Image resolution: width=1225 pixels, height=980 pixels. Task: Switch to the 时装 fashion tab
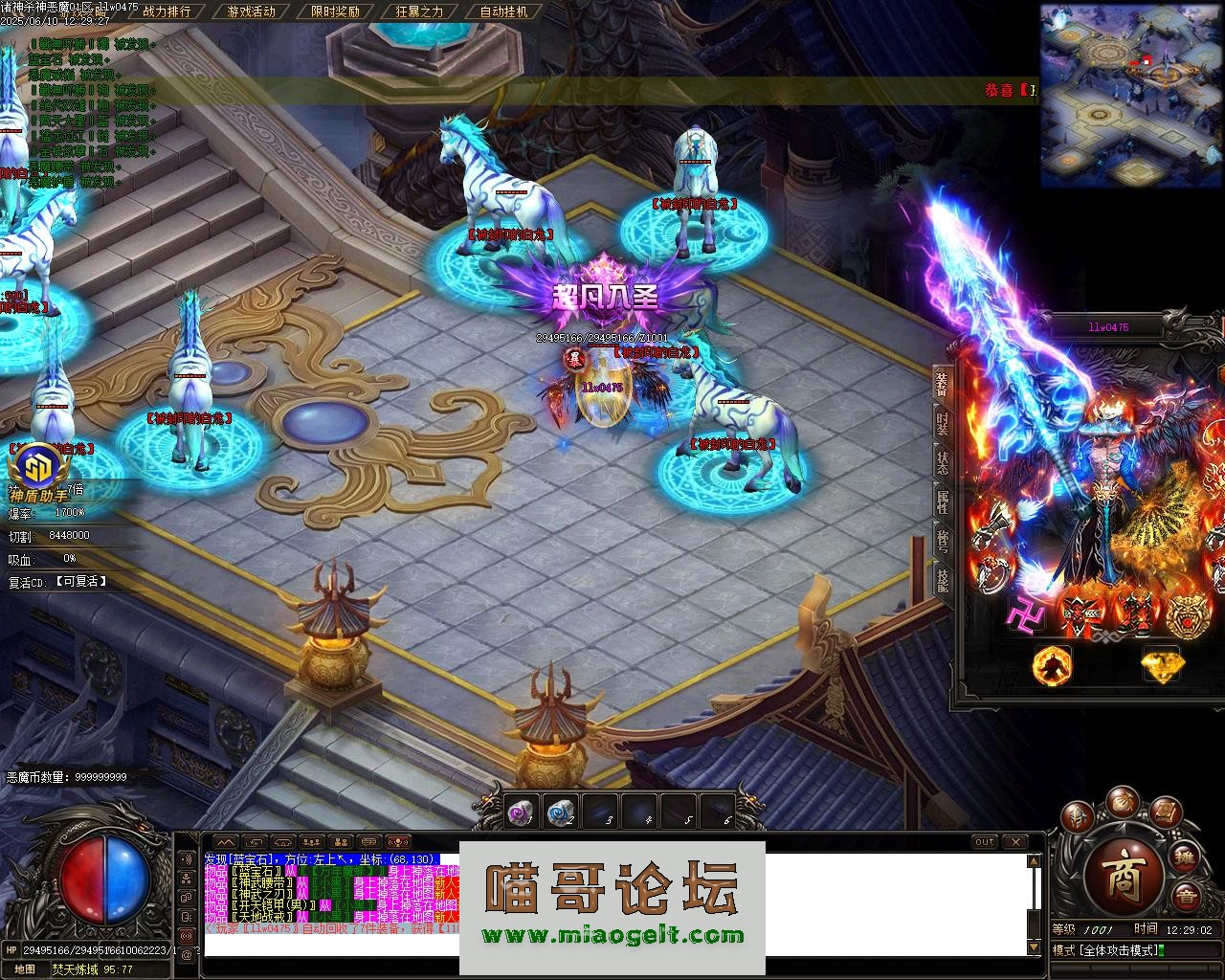tap(942, 420)
